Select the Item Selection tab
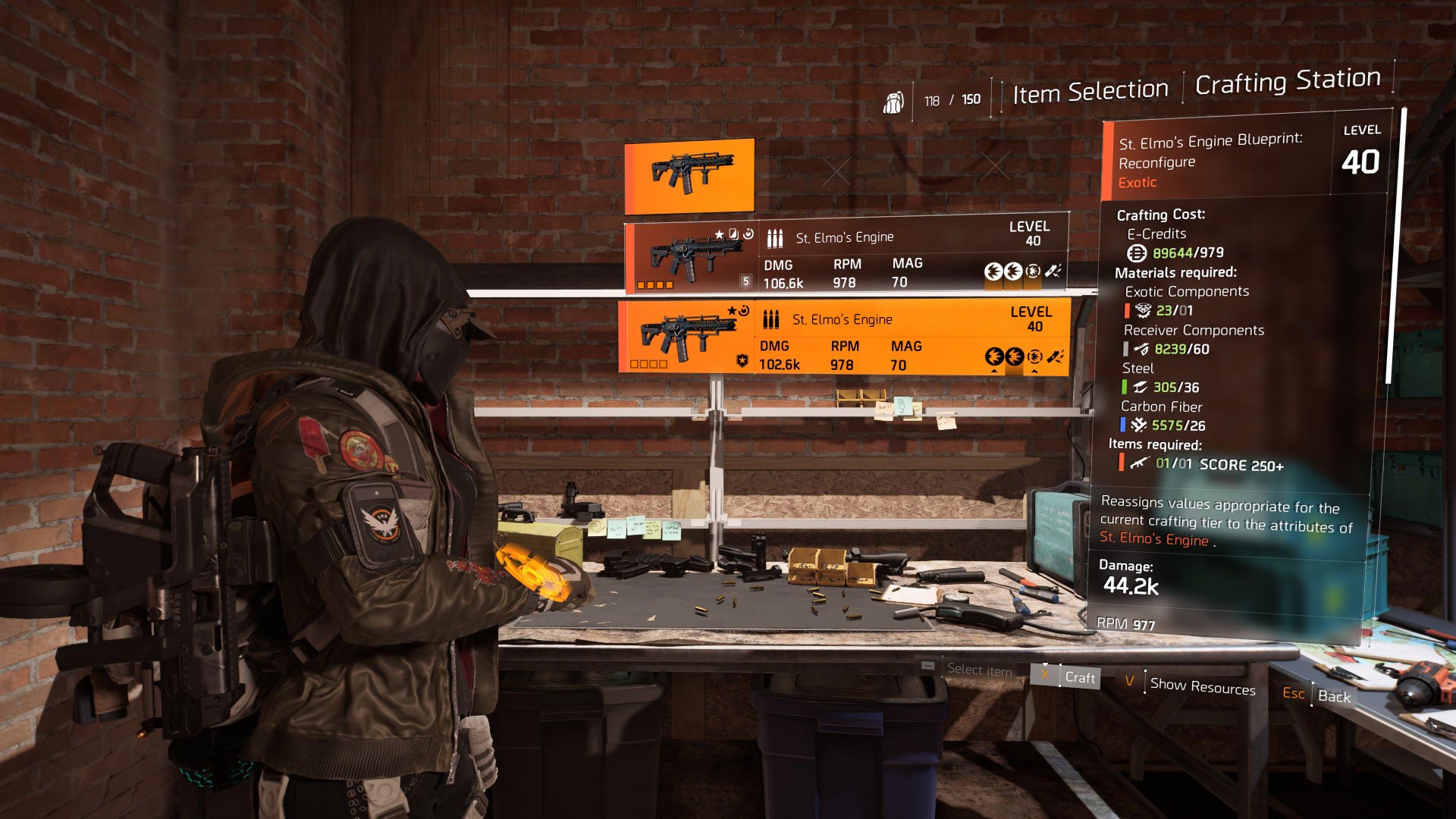This screenshot has width=1456, height=819. pos(1088,89)
